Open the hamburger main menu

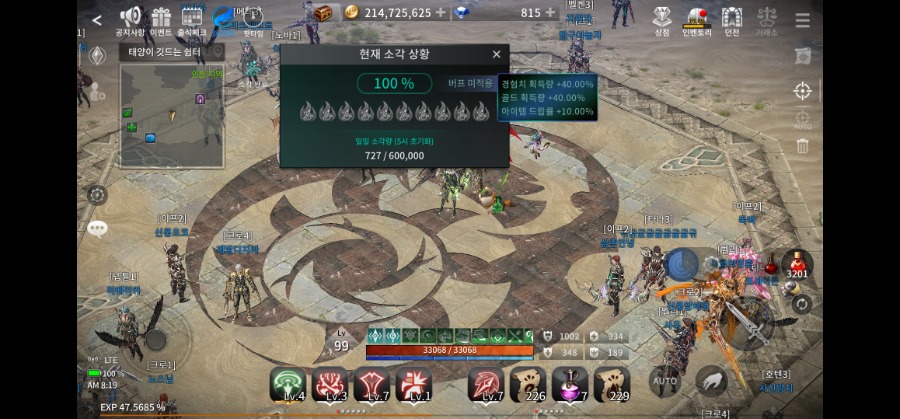(x=803, y=20)
